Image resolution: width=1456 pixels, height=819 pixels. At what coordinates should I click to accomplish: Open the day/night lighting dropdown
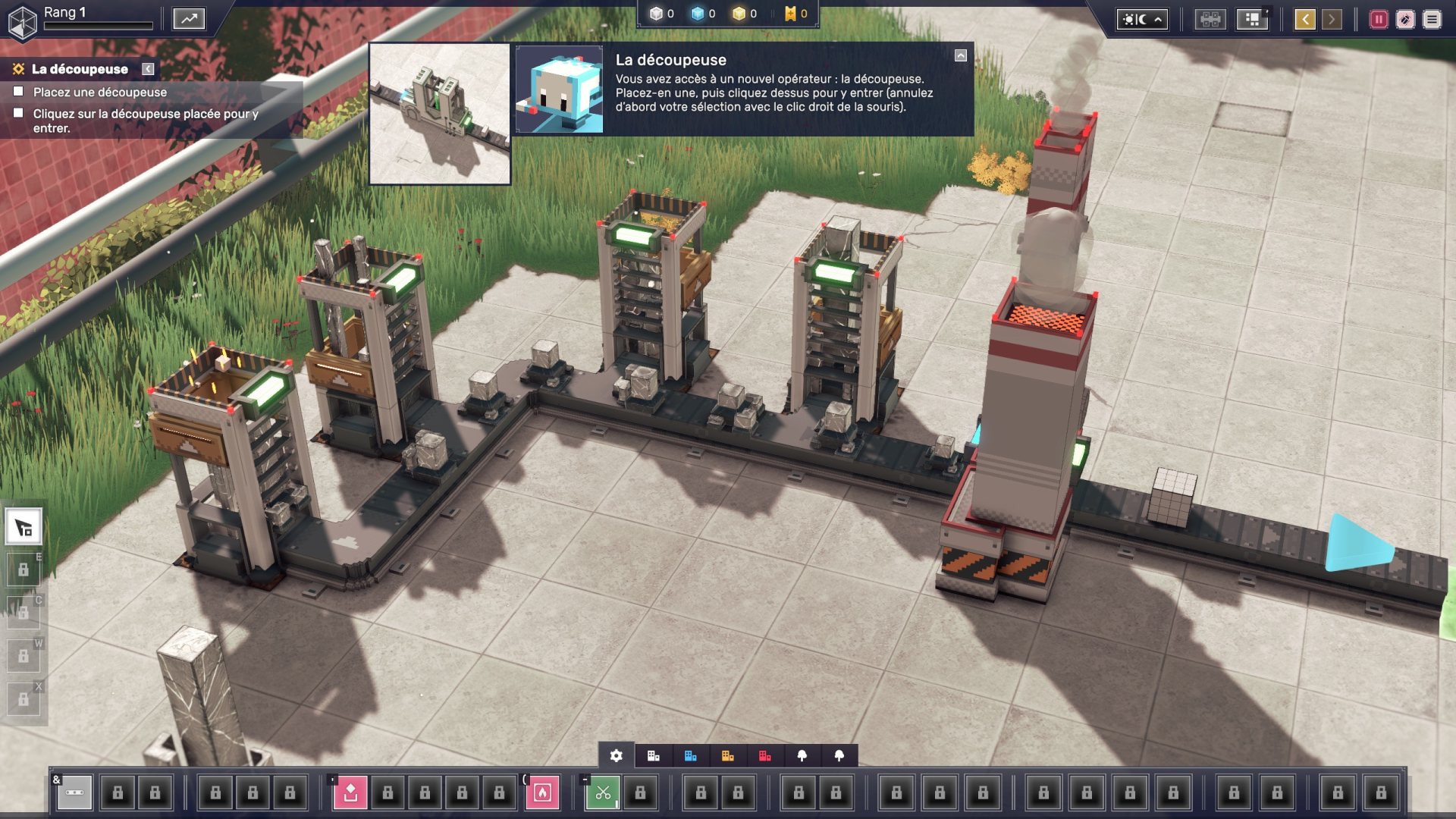pos(1141,20)
